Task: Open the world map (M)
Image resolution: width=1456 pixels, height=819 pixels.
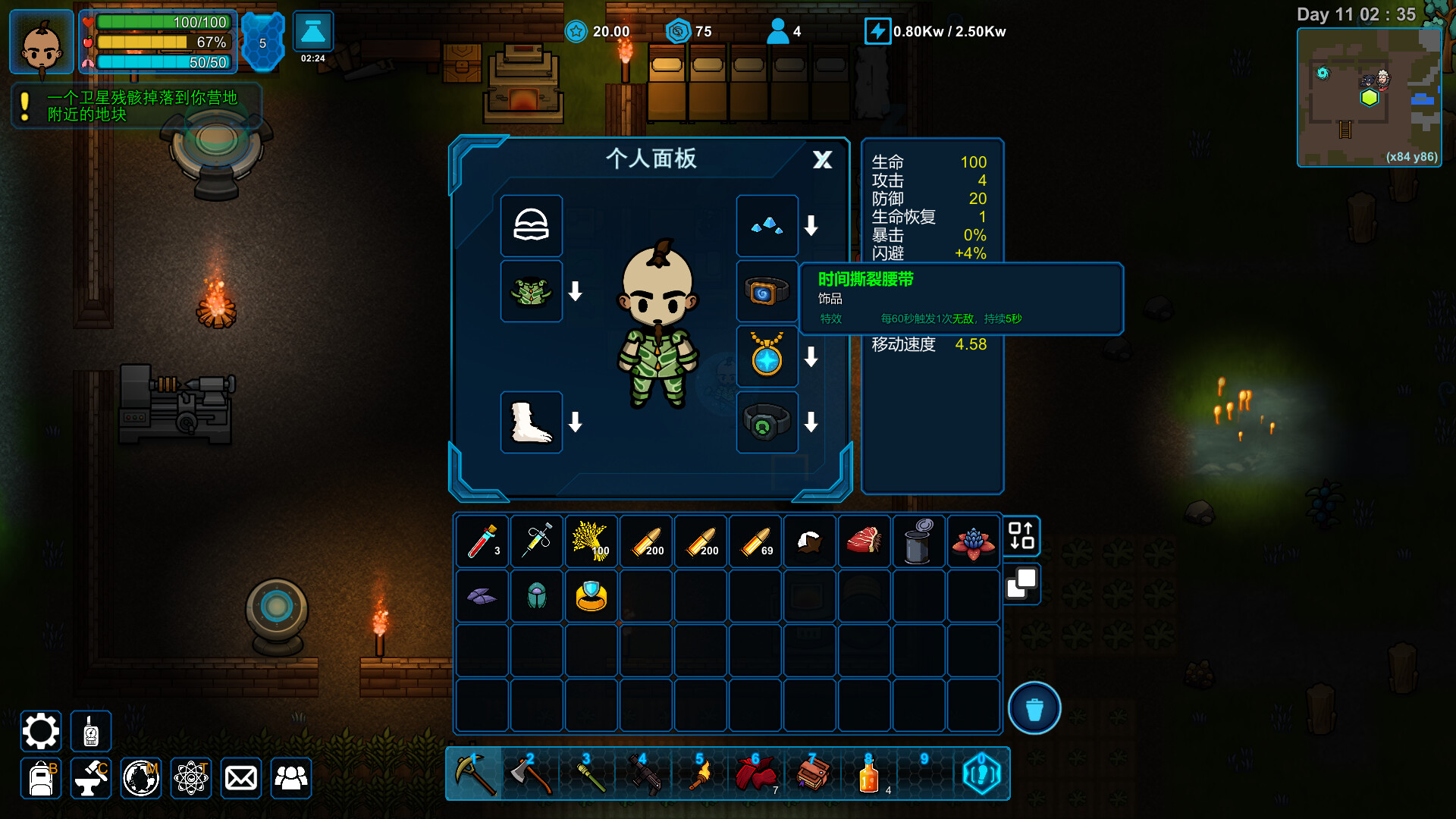Action: (x=140, y=778)
